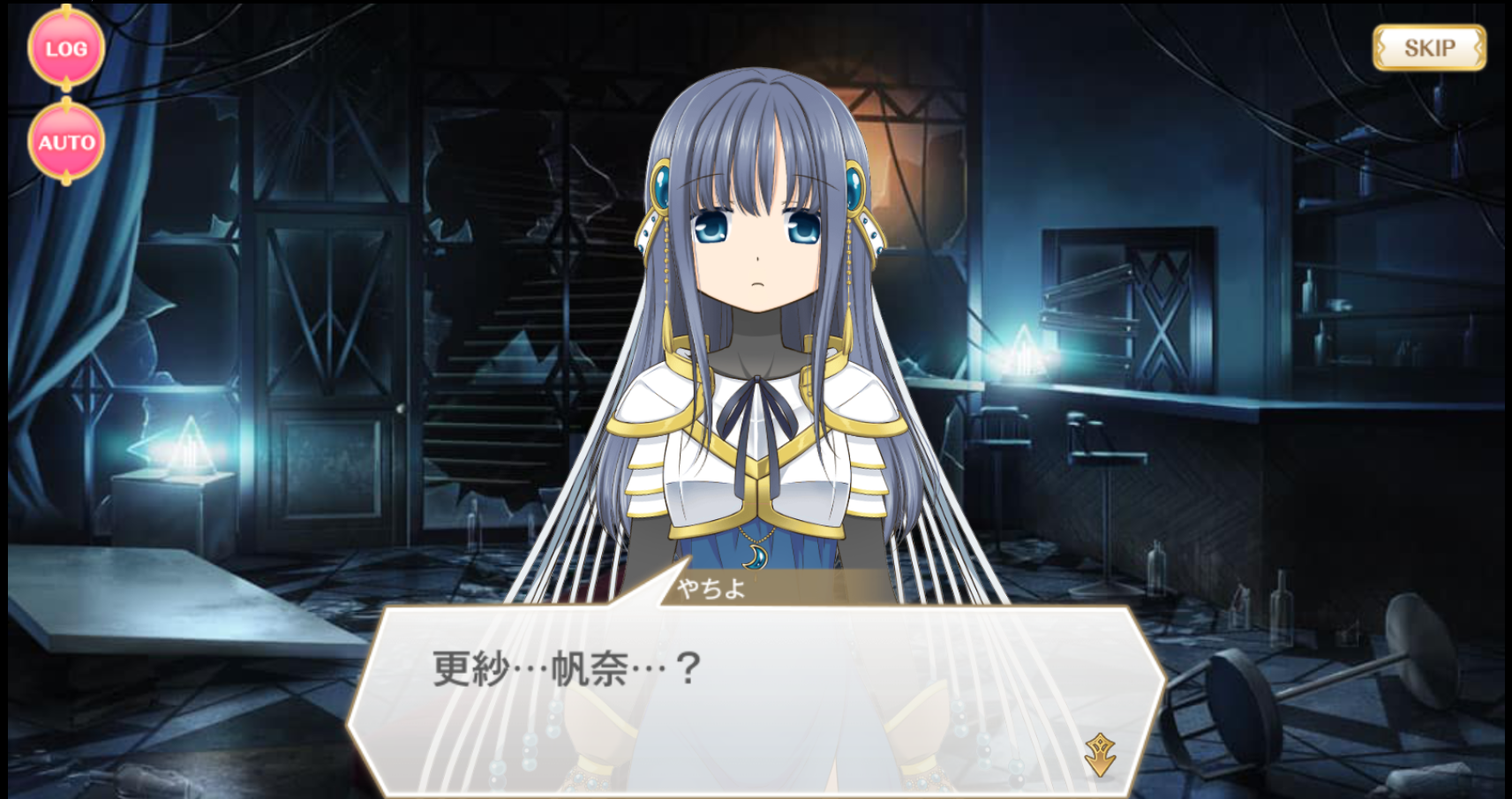Screen dimensions: 1512x799
Task: Click the diamond ornament above the LOG button
Action: [x=66, y=9]
